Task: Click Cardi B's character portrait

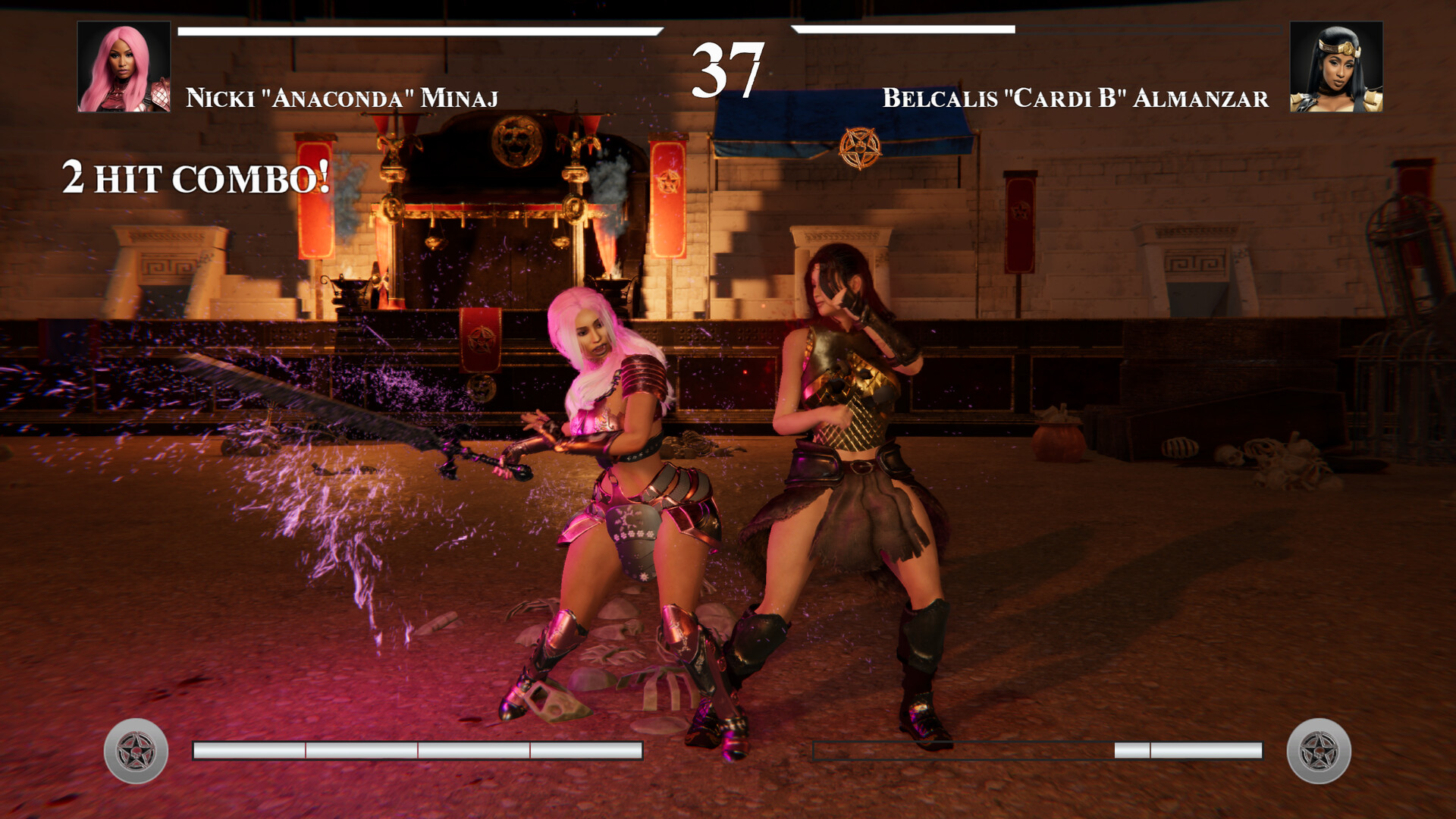Action: tap(1331, 68)
